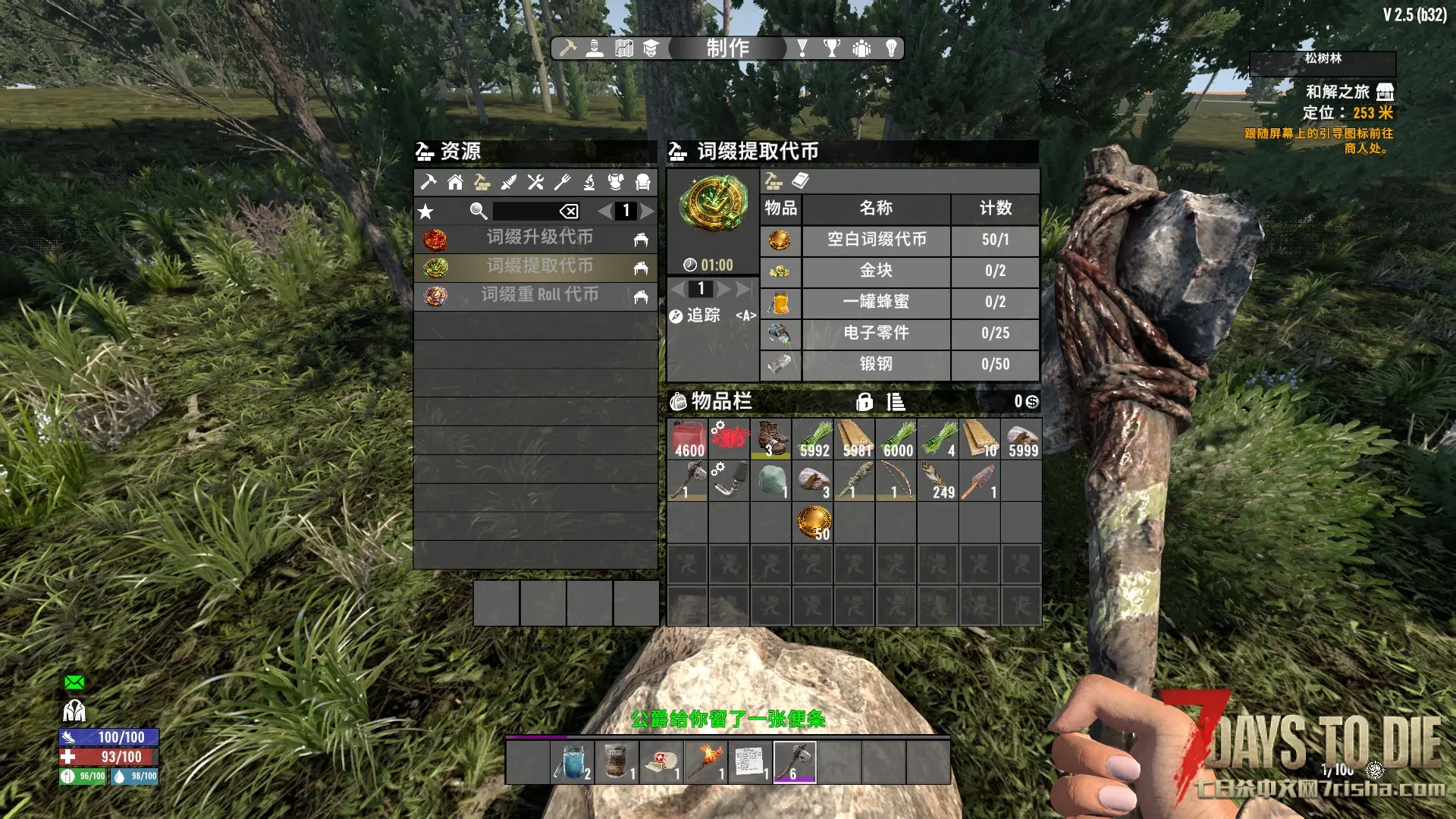Increase the craft quantity by one

tap(724, 289)
